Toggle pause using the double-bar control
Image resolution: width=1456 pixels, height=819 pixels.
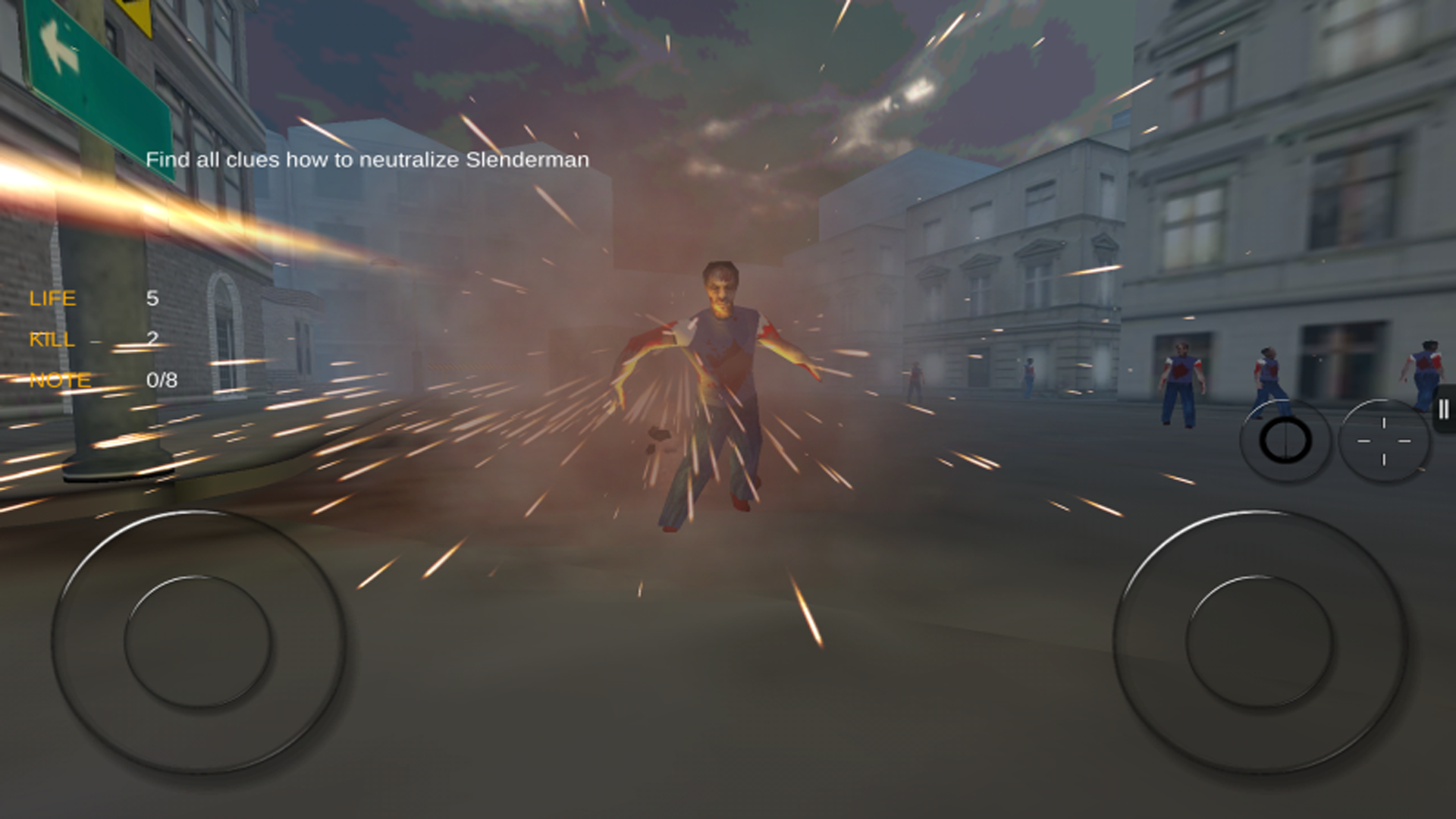coord(1443,409)
